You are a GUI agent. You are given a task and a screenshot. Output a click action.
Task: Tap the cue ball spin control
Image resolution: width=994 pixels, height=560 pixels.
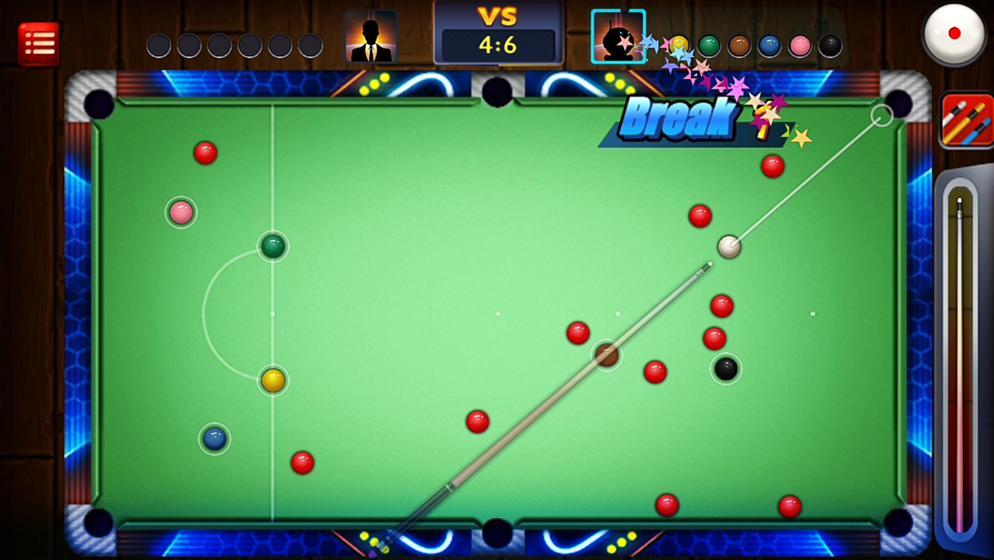coord(953,35)
